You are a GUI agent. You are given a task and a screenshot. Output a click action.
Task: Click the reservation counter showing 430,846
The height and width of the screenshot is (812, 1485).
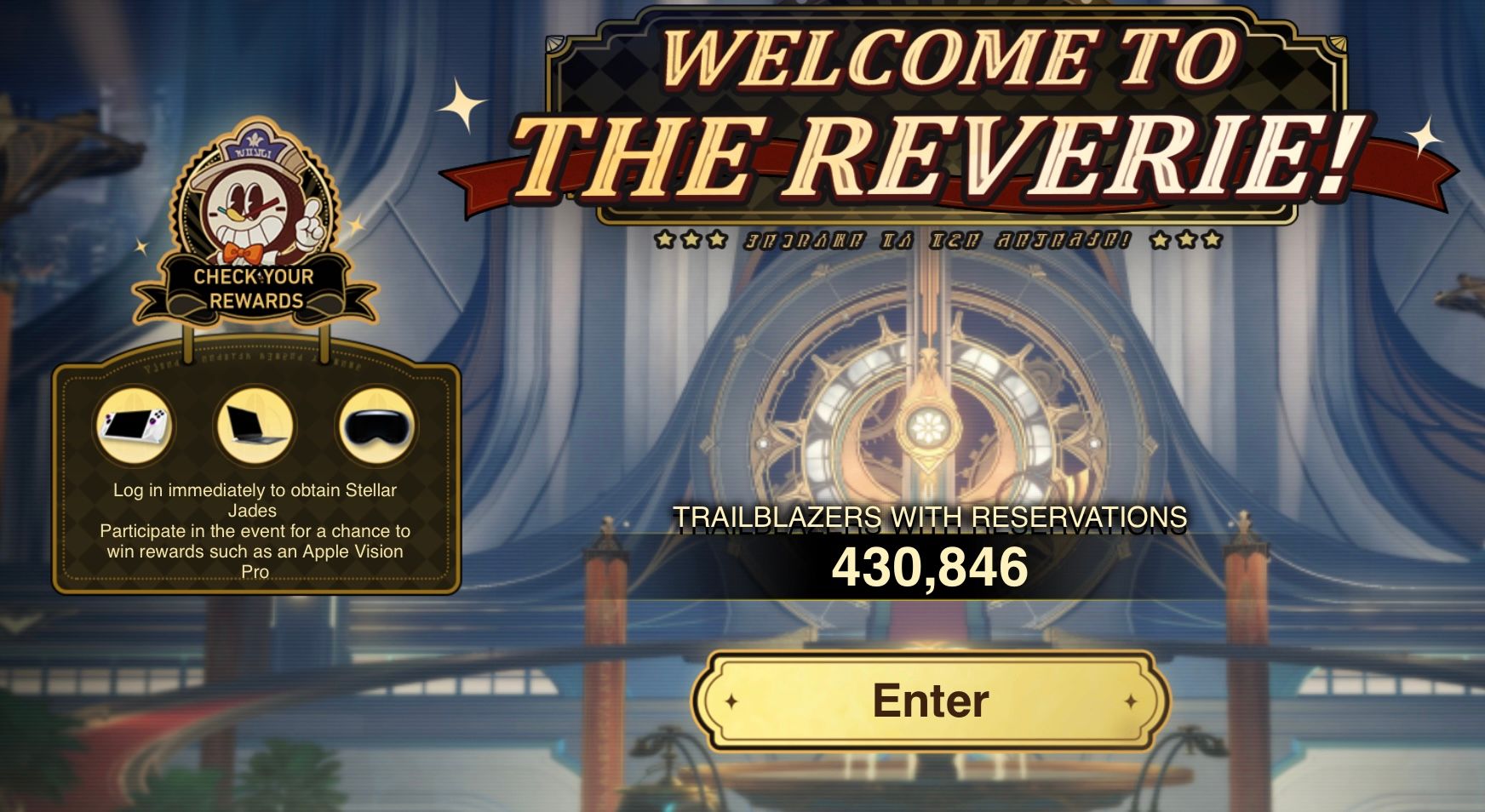tap(933, 566)
